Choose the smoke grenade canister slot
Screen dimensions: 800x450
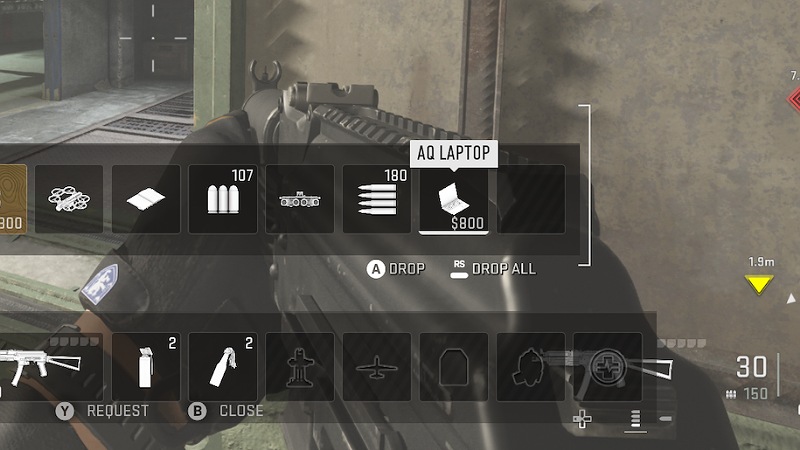[146, 366]
